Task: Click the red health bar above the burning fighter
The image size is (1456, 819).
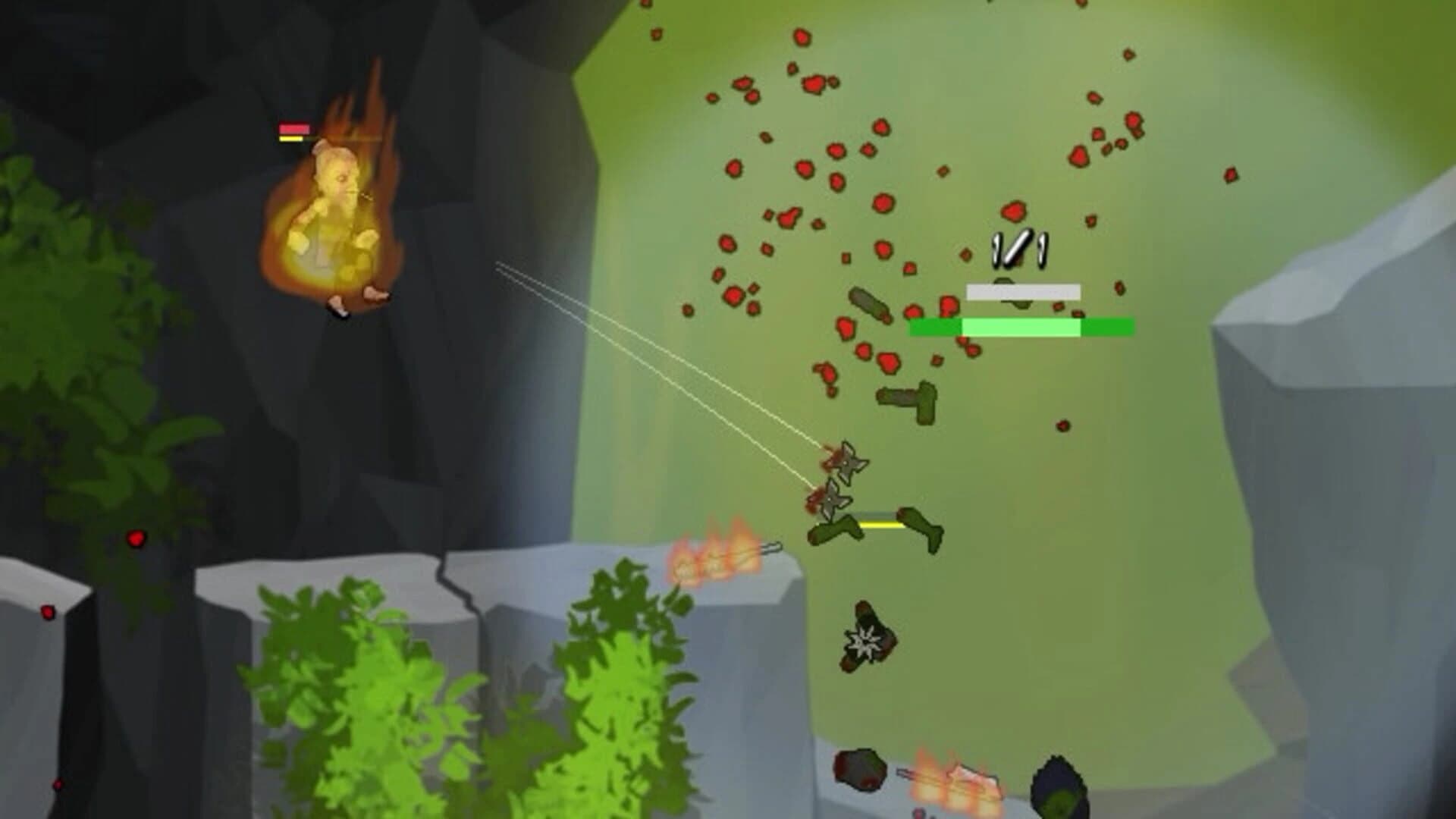Action: [x=294, y=129]
